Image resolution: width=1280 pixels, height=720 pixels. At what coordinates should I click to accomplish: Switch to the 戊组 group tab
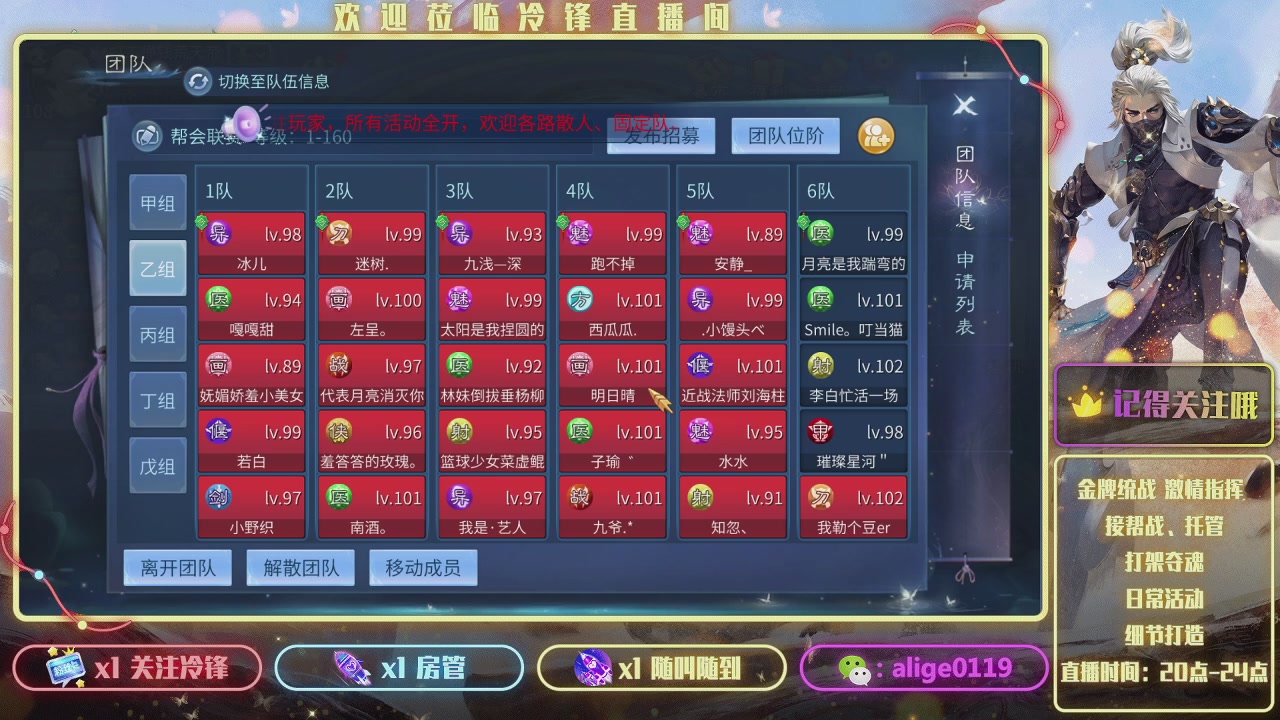pos(157,465)
